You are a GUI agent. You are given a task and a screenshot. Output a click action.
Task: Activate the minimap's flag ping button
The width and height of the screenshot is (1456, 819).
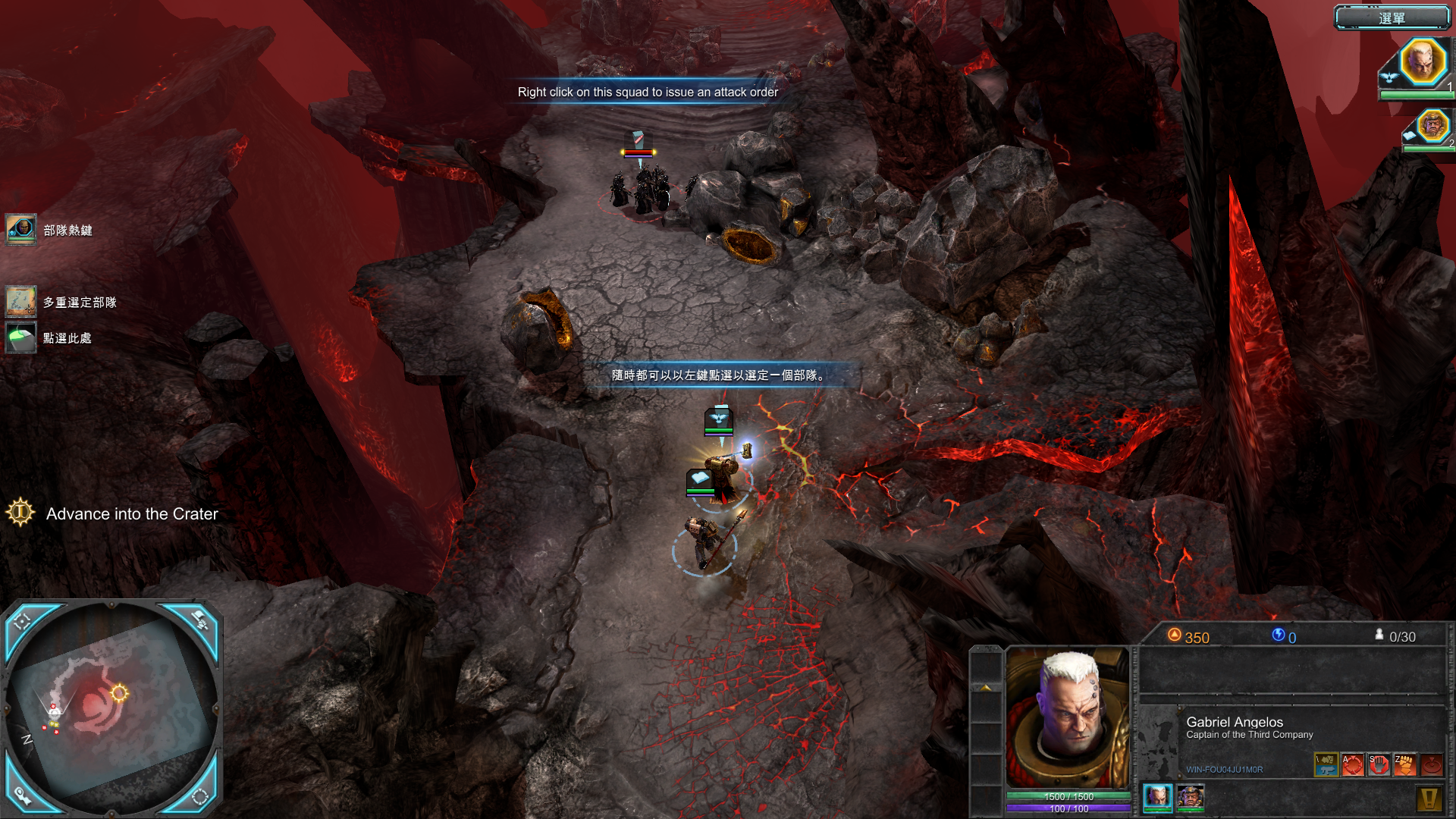tap(201, 620)
